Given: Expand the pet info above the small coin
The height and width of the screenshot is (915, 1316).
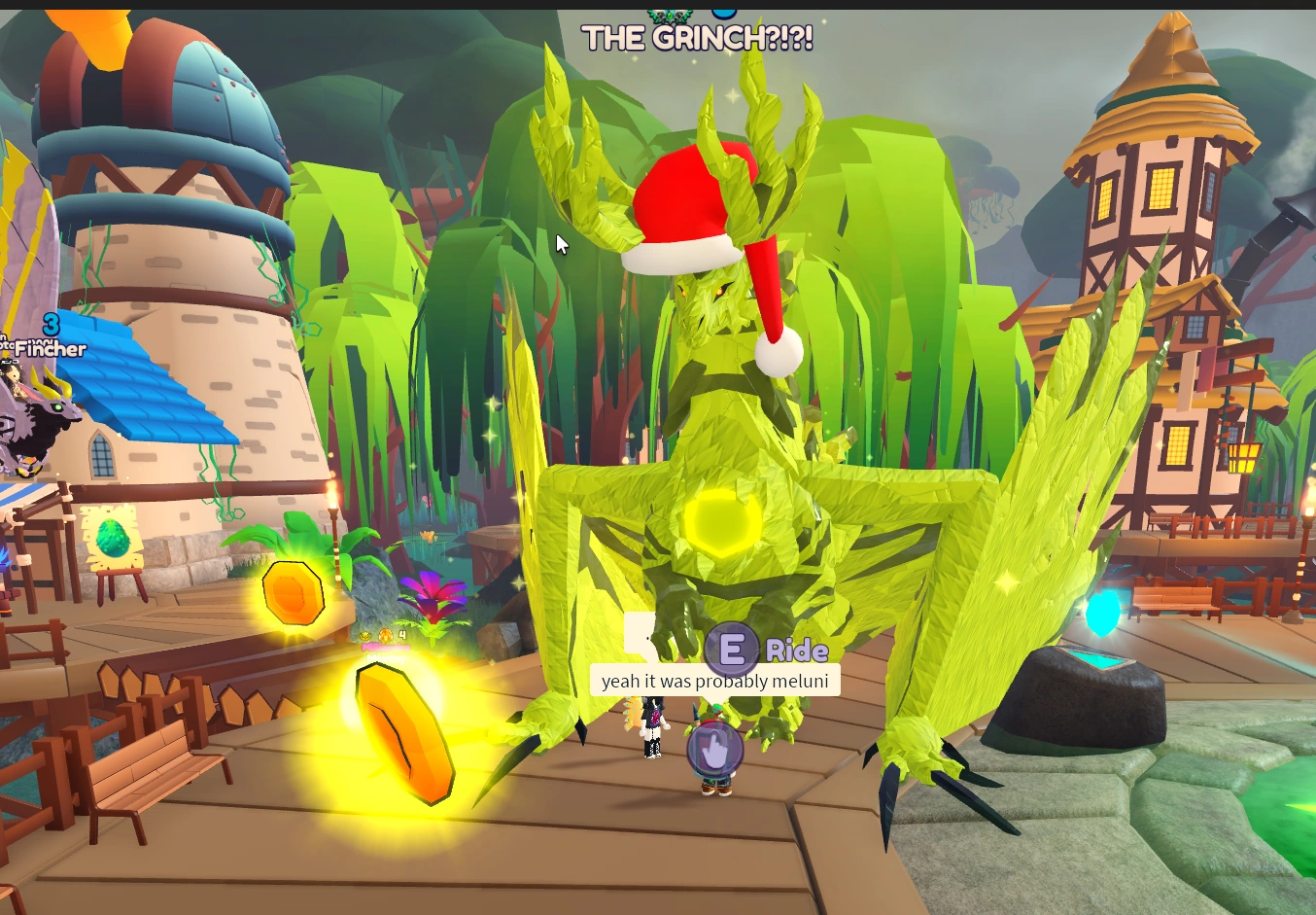Looking at the screenshot, I should (384, 644).
